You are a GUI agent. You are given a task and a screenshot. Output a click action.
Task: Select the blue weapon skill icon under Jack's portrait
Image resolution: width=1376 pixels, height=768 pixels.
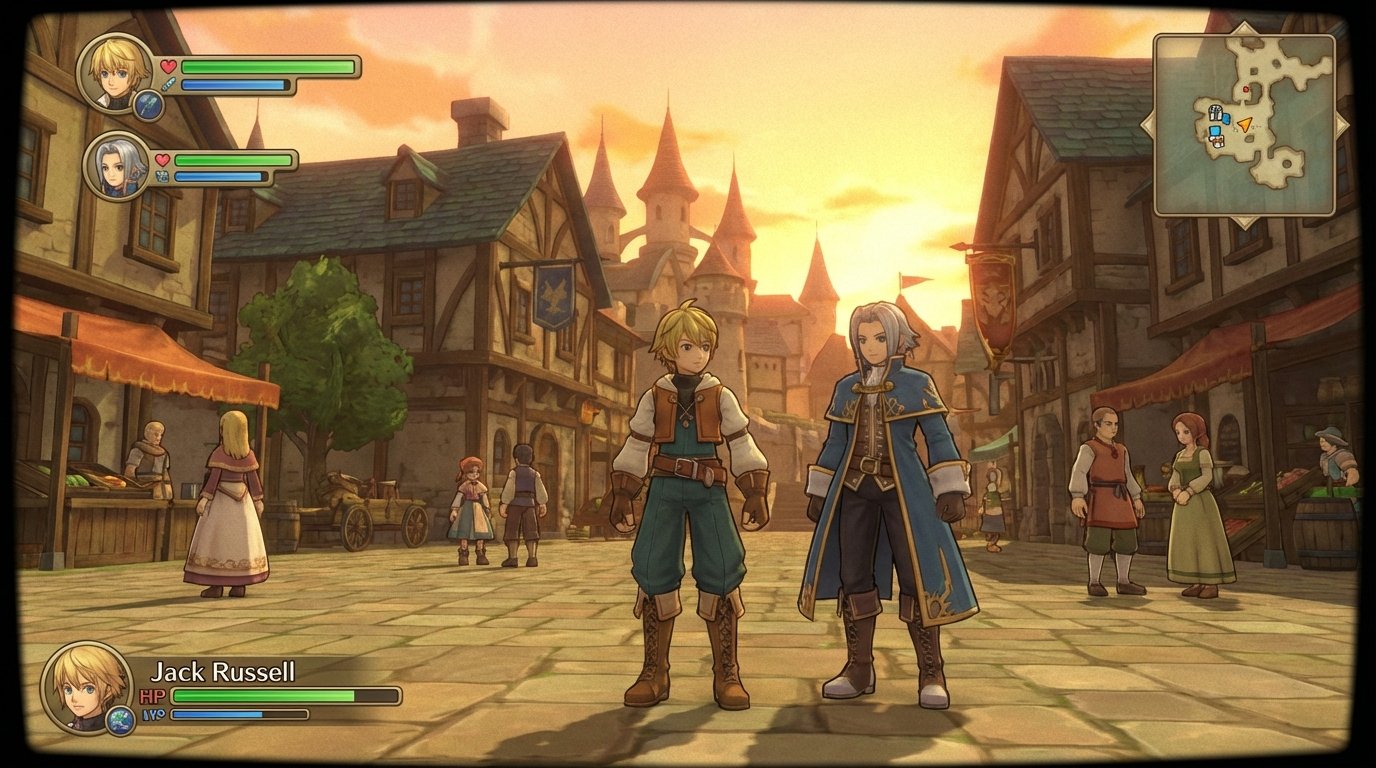150,106
